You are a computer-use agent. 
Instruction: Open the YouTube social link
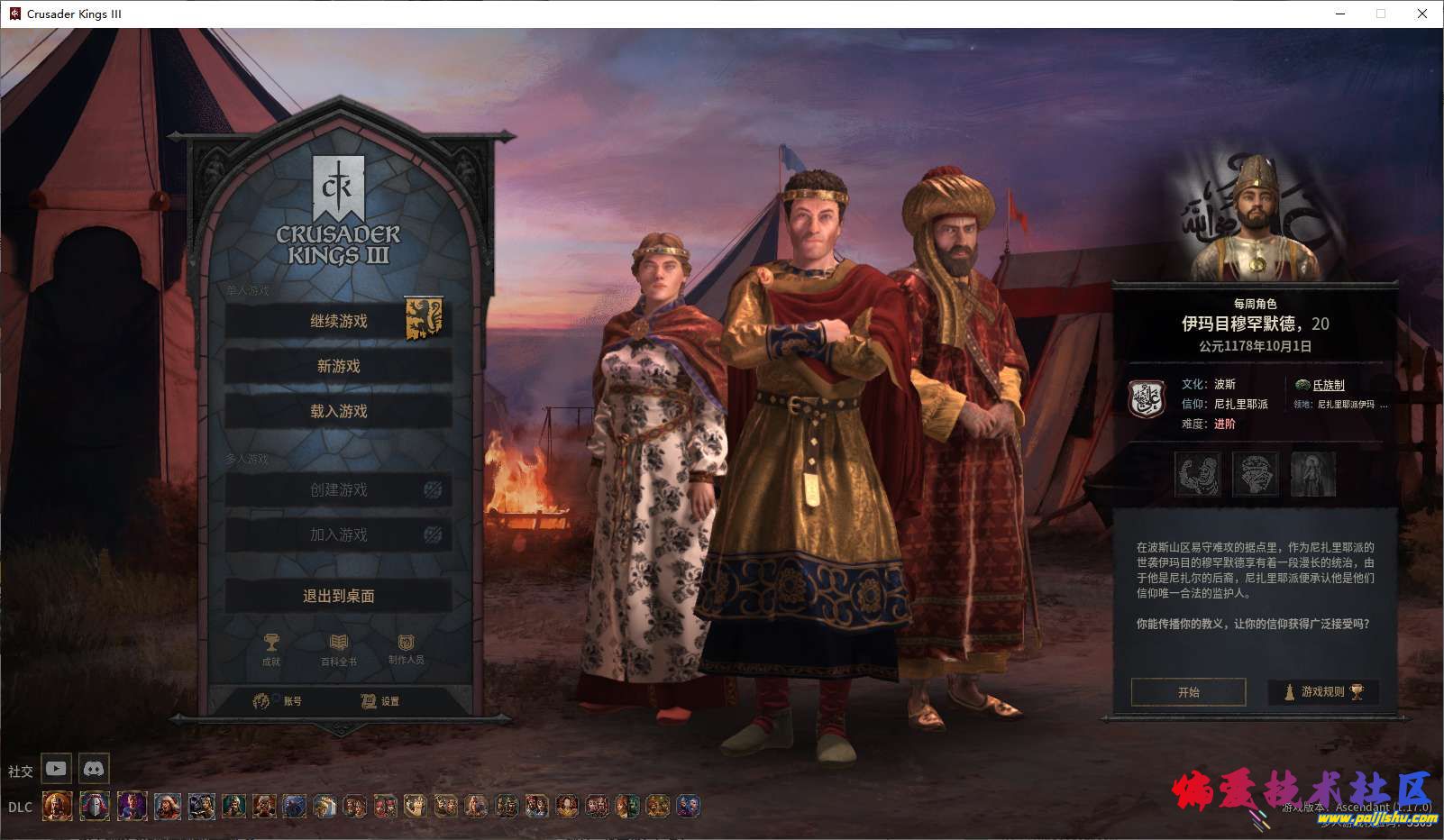(56, 769)
